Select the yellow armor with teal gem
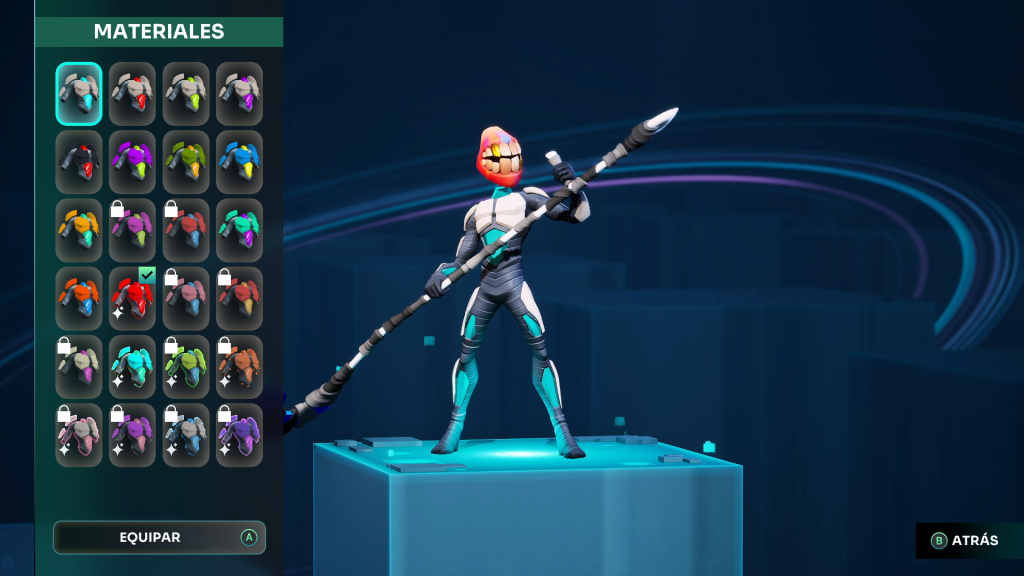 79,230
